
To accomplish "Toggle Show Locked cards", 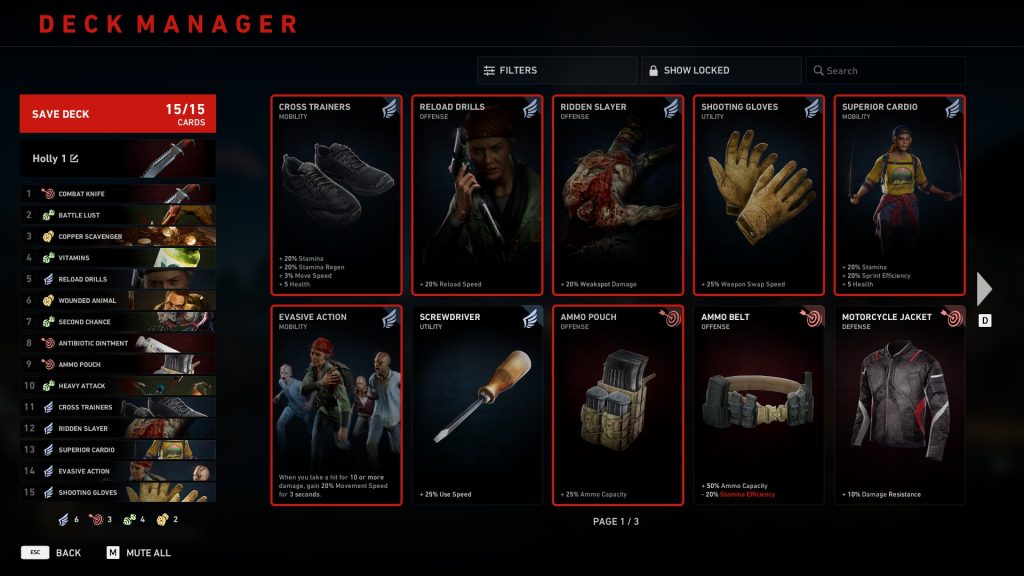I will coord(720,70).
